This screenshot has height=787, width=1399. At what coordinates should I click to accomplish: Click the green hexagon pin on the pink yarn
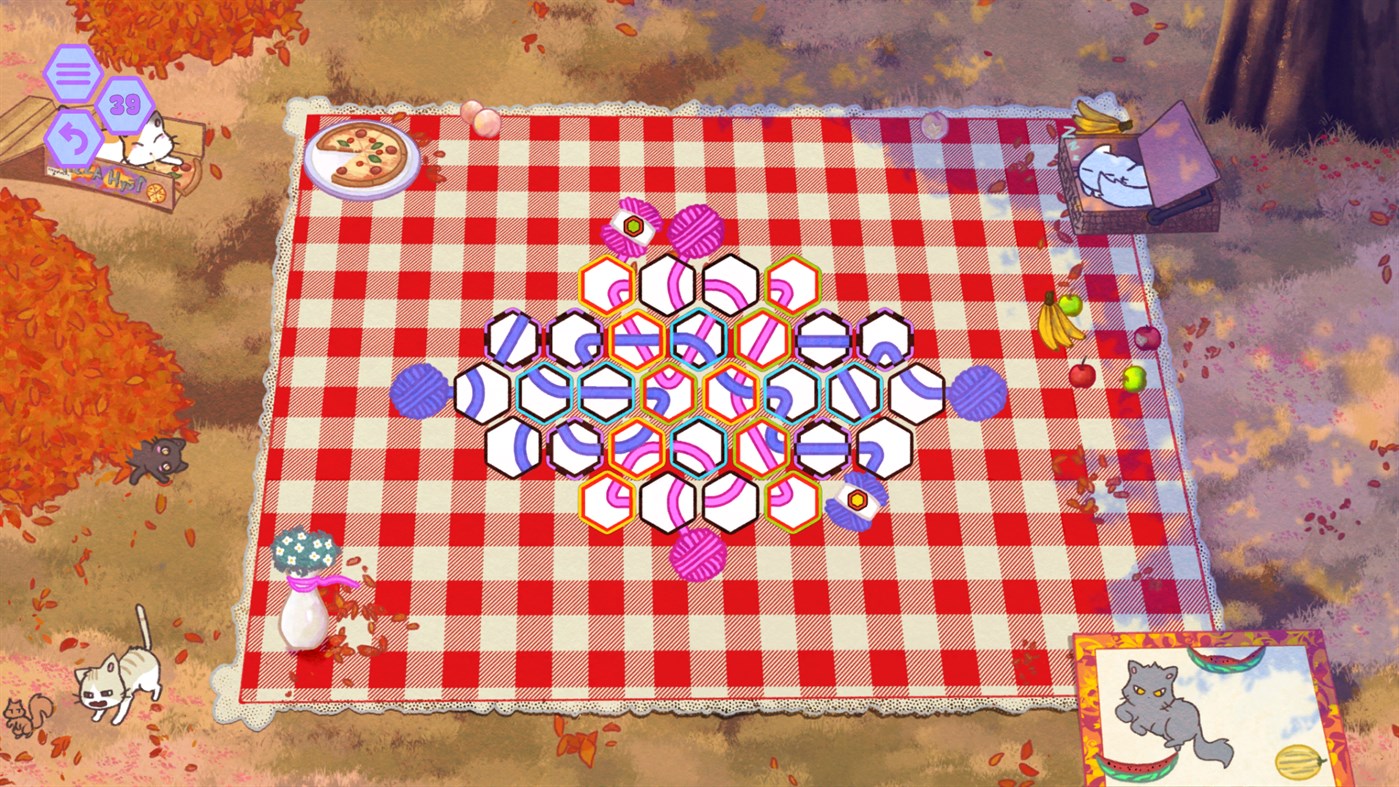631,227
